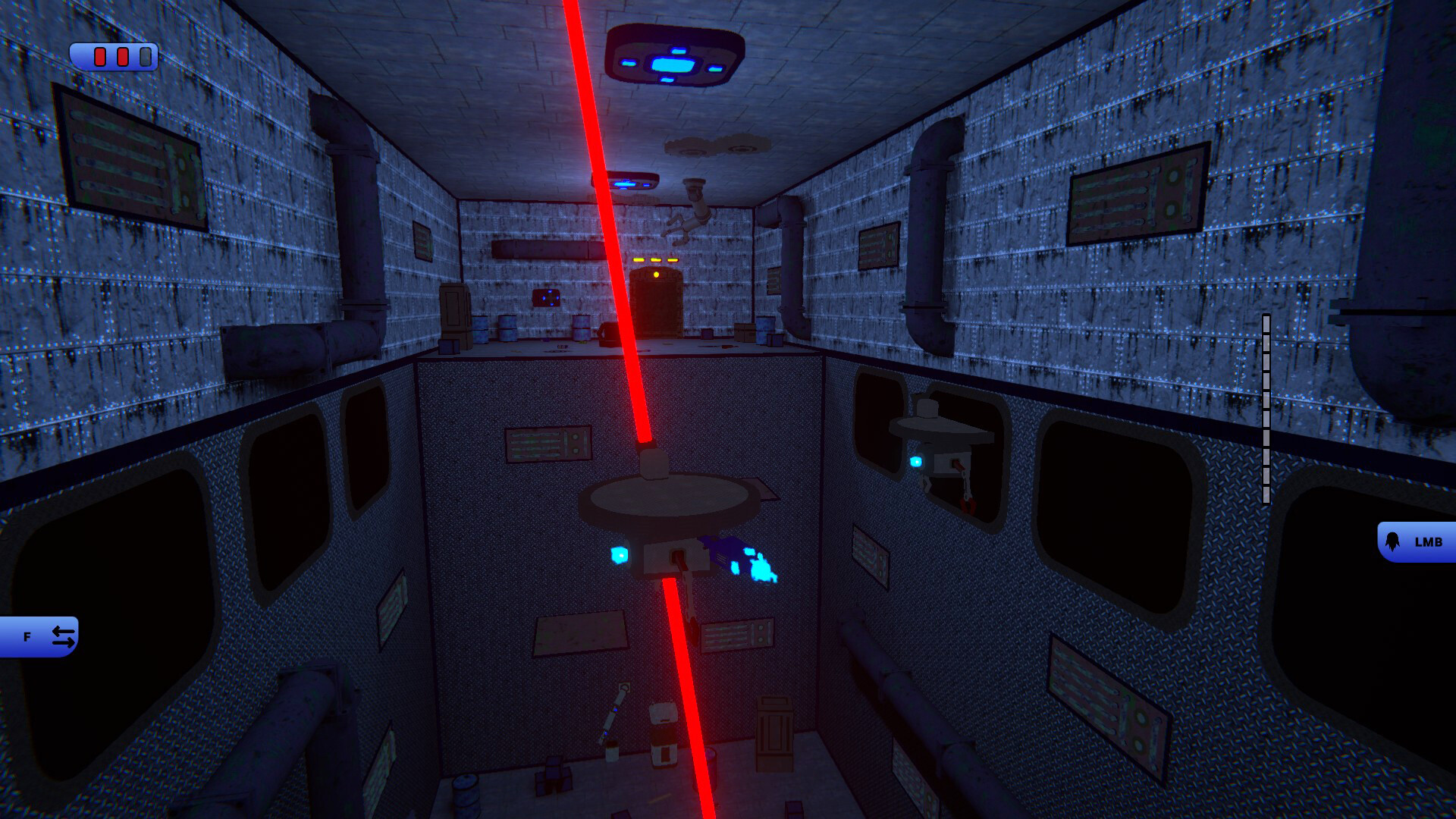
Task: Click the yellow indicator lights above the door
Action: click(x=655, y=260)
